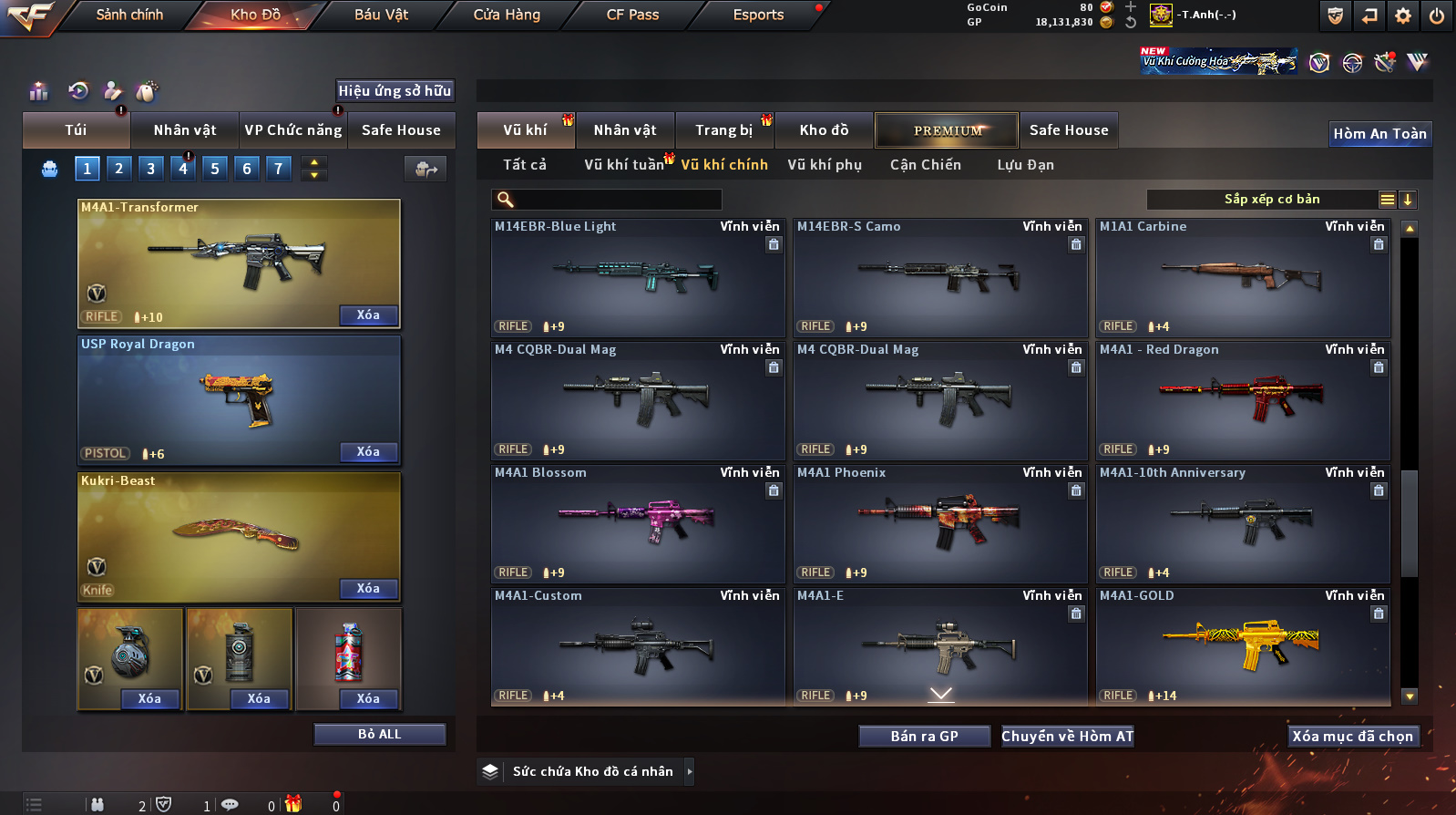Open the Esports menu

(x=758, y=15)
